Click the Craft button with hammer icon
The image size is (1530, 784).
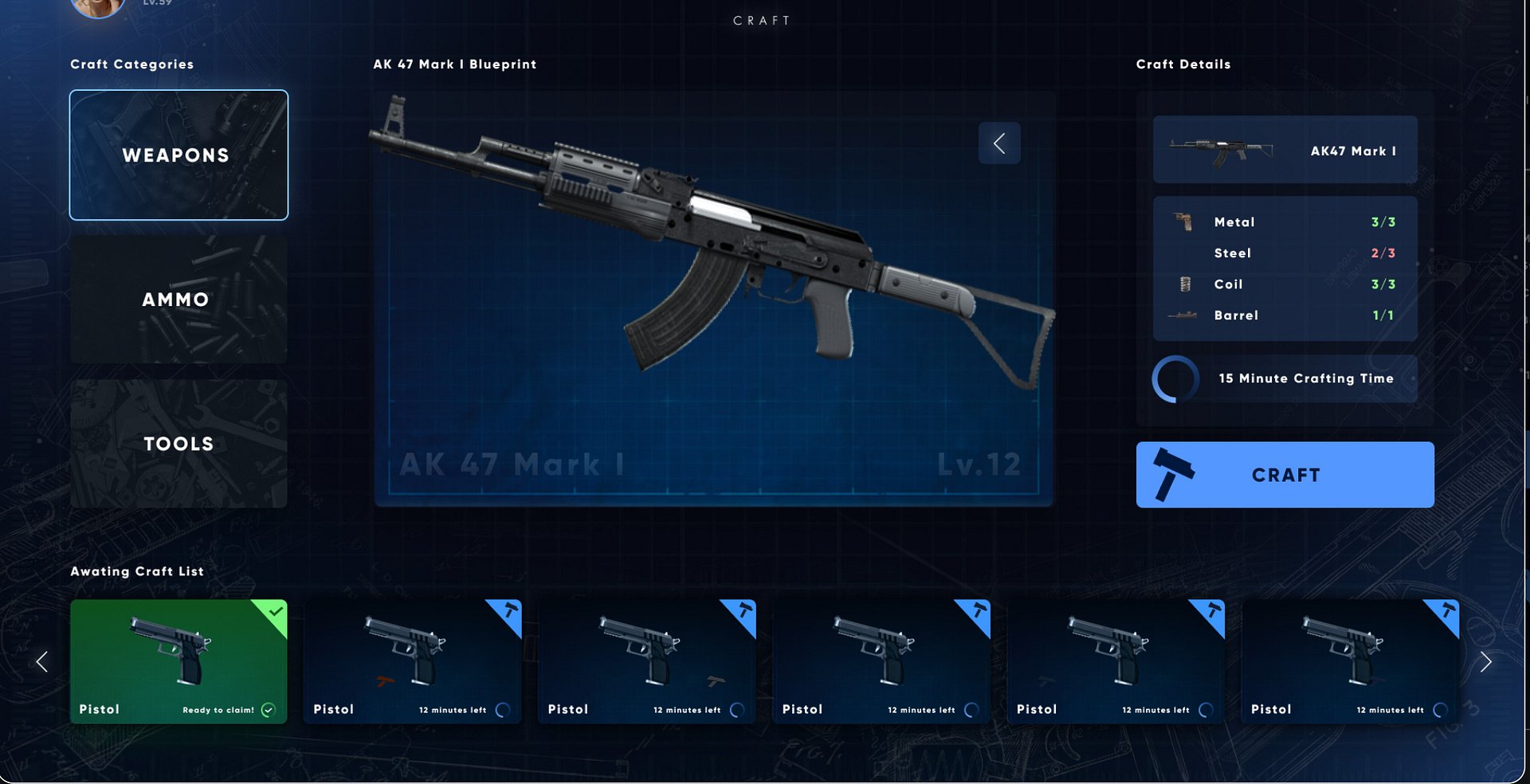tap(1285, 475)
